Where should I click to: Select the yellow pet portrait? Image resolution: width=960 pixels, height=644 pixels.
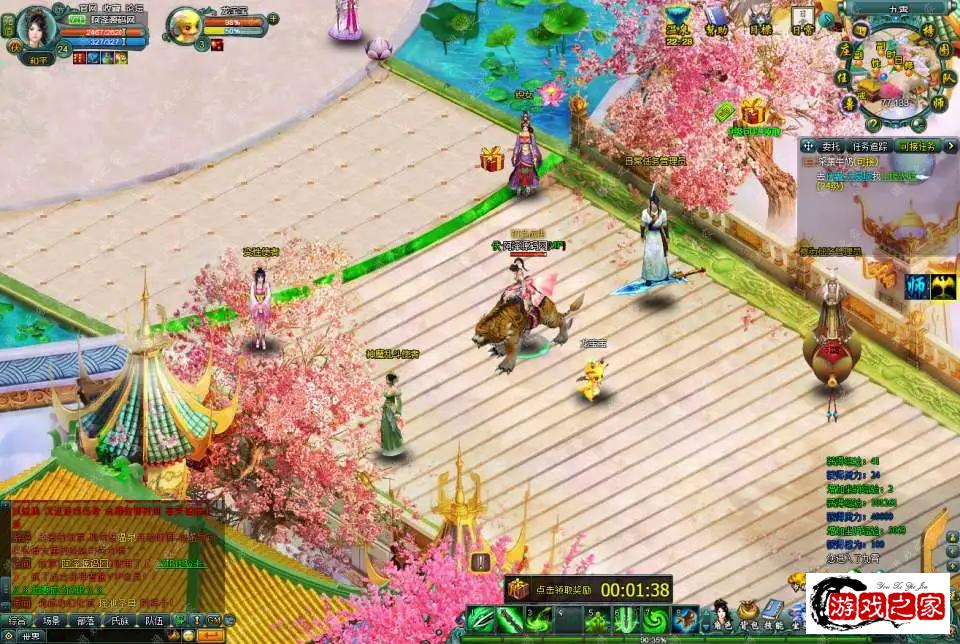click(184, 22)
